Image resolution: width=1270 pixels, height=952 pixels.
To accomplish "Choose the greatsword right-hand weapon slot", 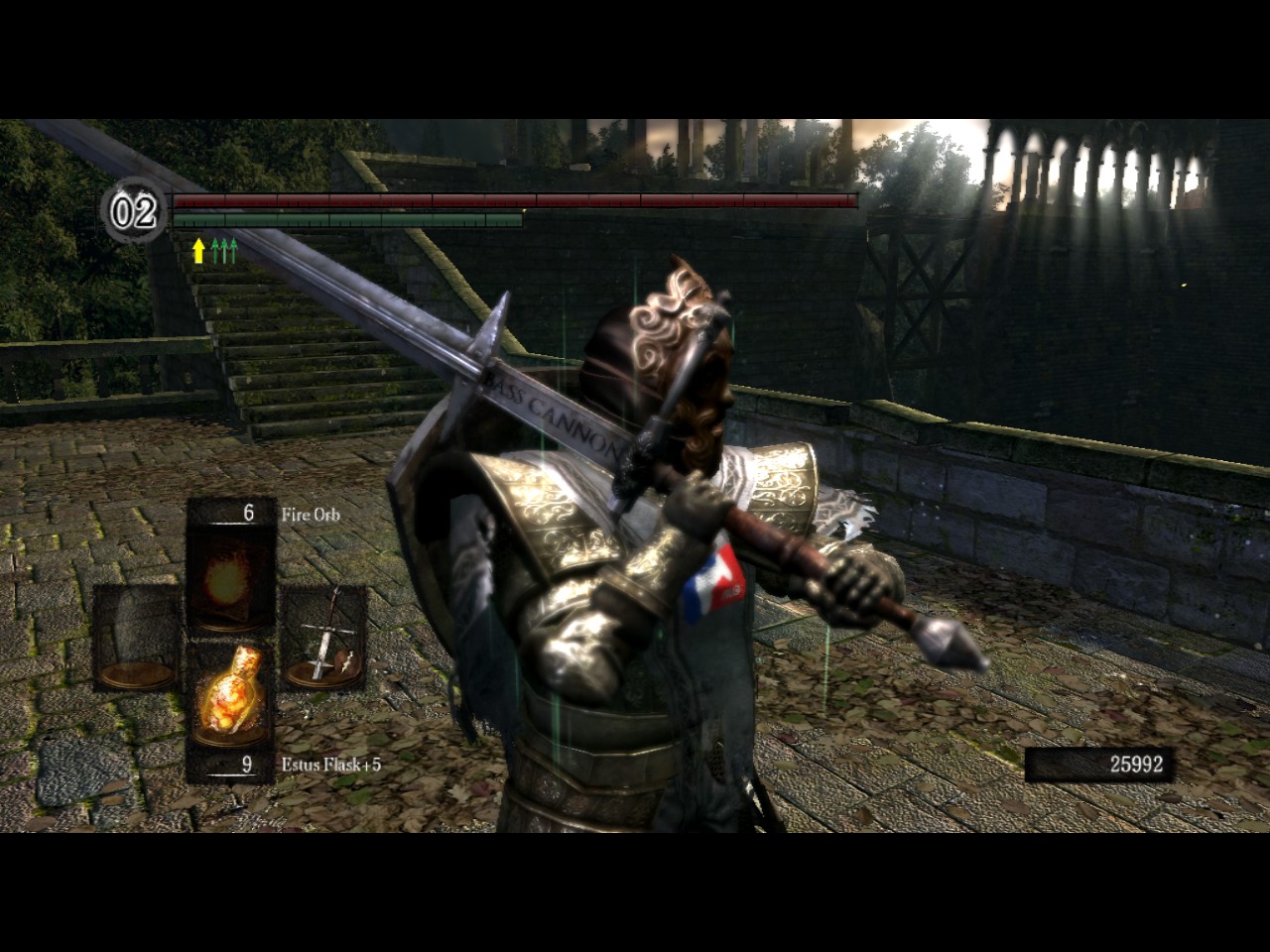I will click(x=323, y=640).
